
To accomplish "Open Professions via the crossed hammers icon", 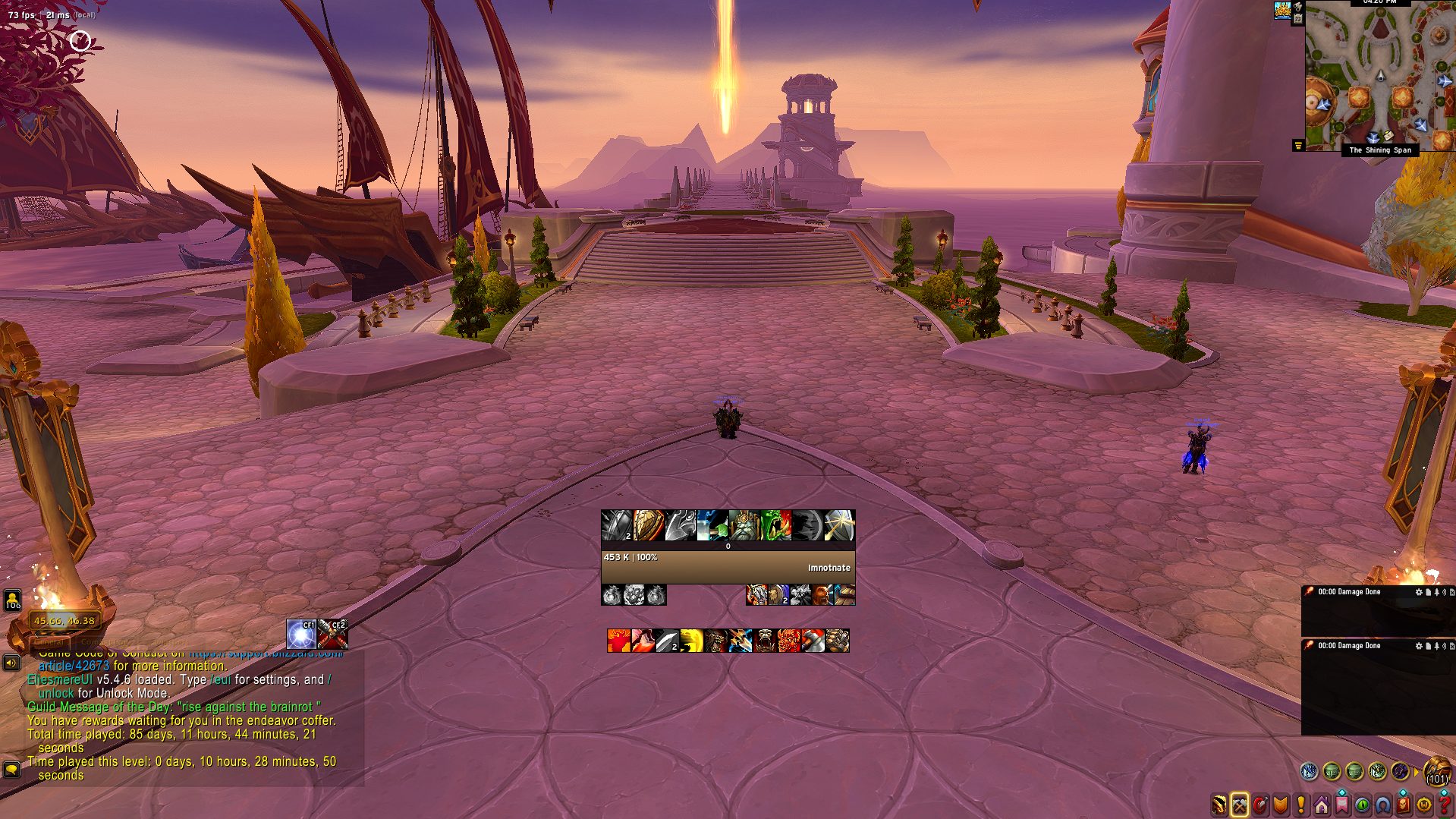I will 1240,805.
